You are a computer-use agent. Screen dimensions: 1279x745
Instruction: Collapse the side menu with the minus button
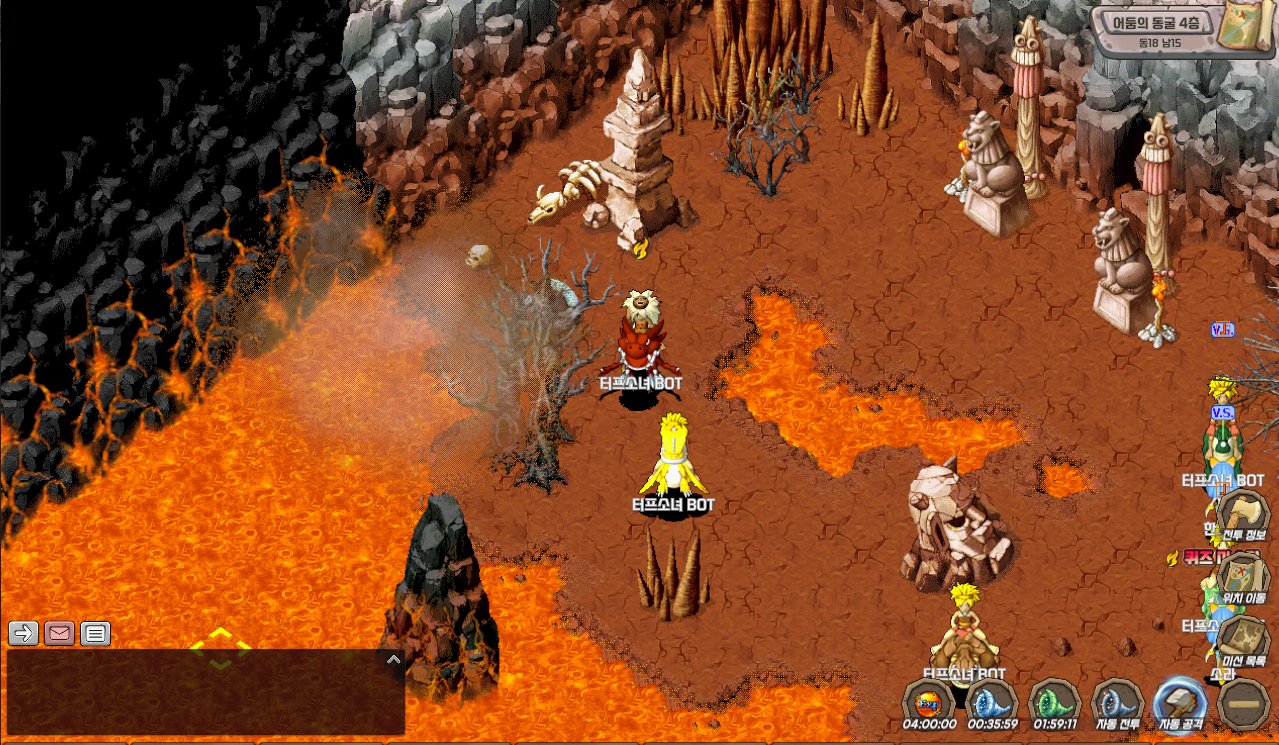[x=1245, y=704]
